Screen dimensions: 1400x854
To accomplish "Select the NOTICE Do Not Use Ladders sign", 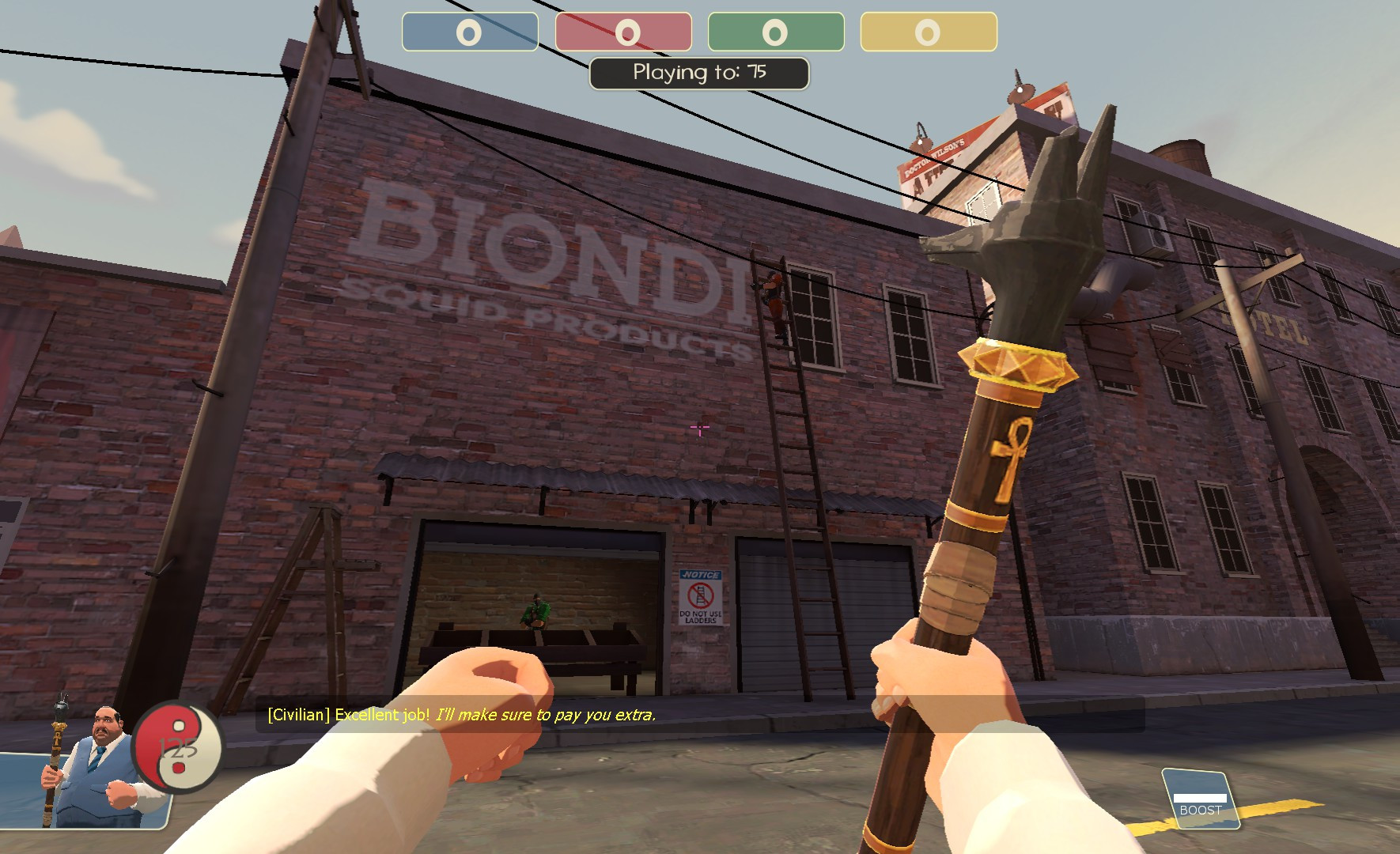I will 701,599.
